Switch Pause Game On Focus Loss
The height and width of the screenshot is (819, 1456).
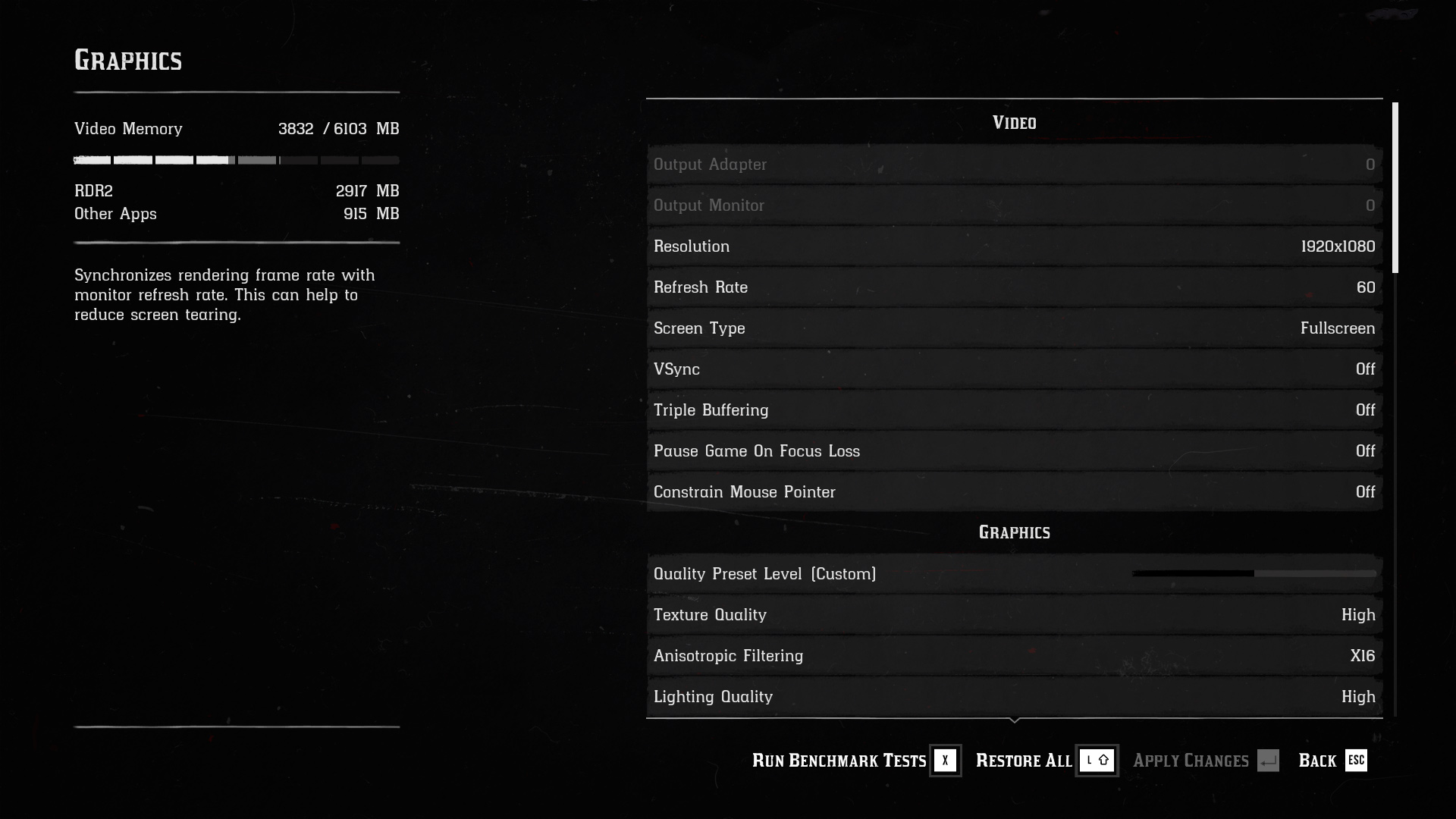[1014, 451]
